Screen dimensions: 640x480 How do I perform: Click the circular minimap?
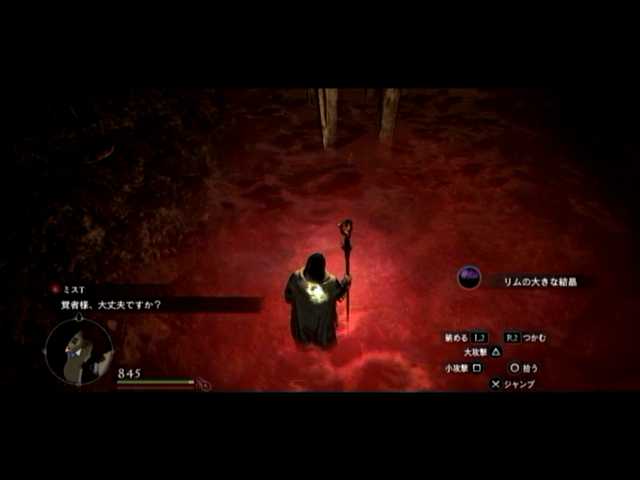click(78, 352)
